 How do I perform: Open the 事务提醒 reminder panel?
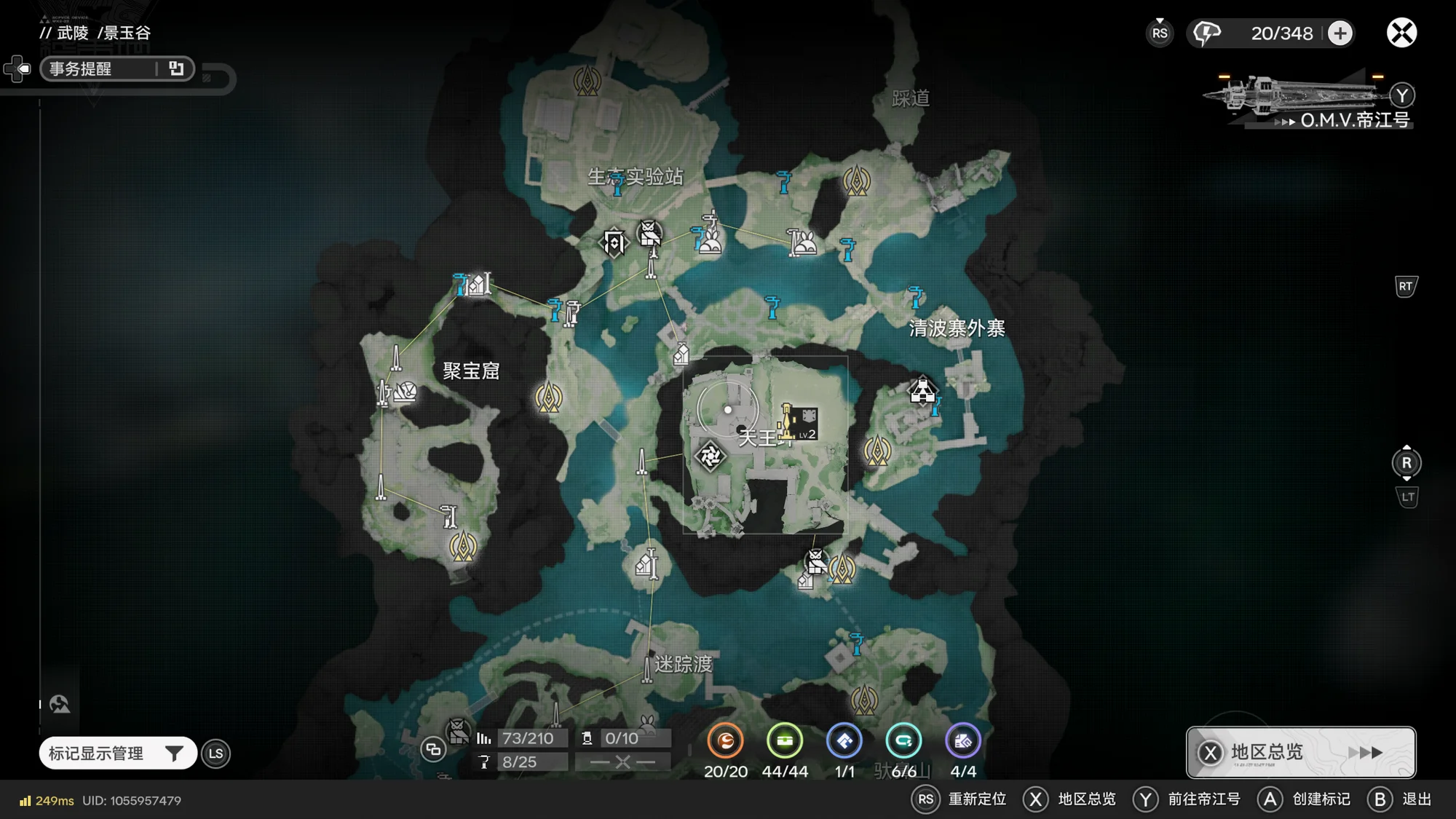(x=116, y=68)
